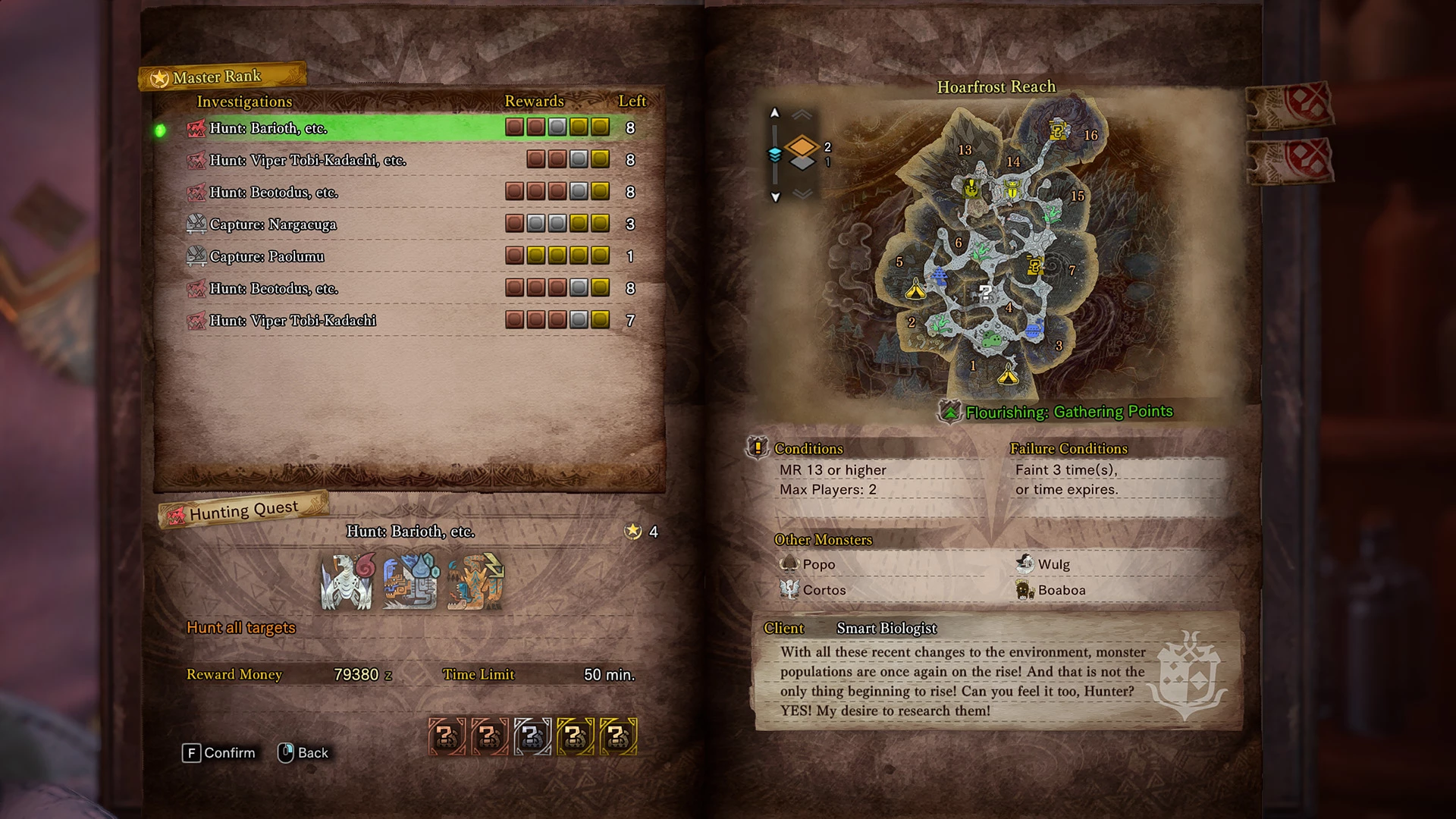Select the silver mystery reward box
This screenshot has height=819, width=1456.
[x=532, y=736]
